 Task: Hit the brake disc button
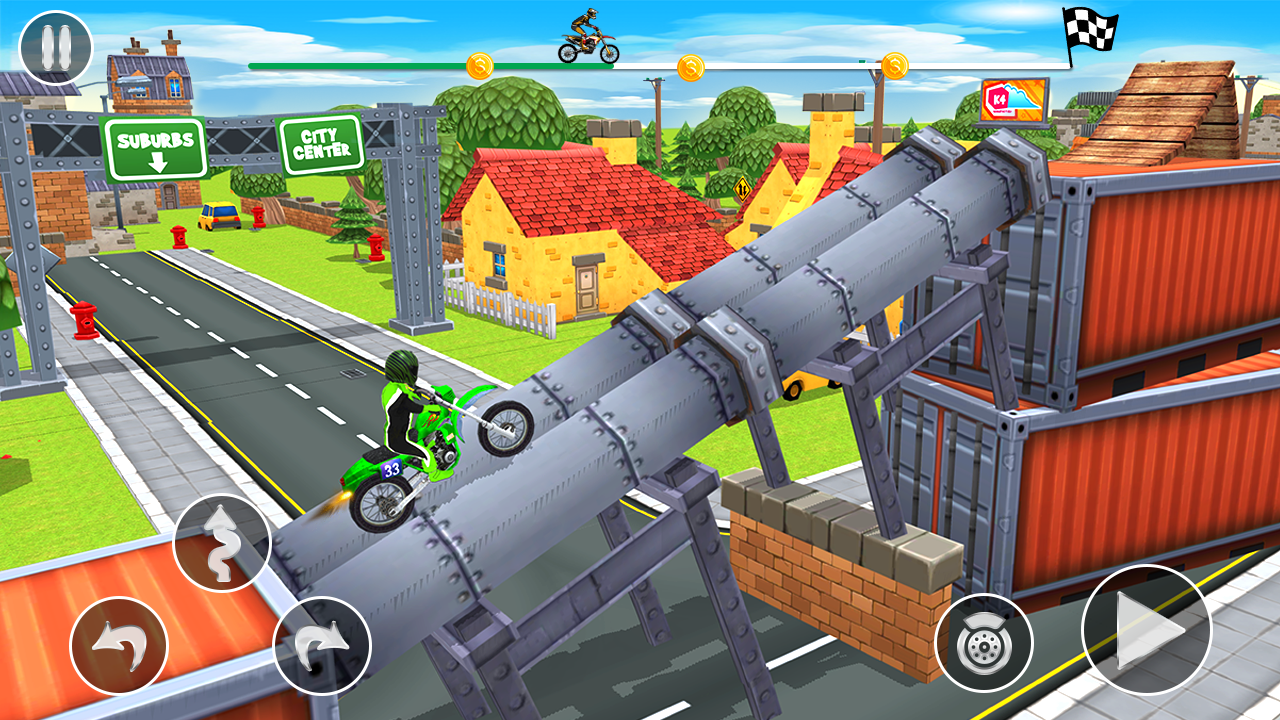coord(983,644)
